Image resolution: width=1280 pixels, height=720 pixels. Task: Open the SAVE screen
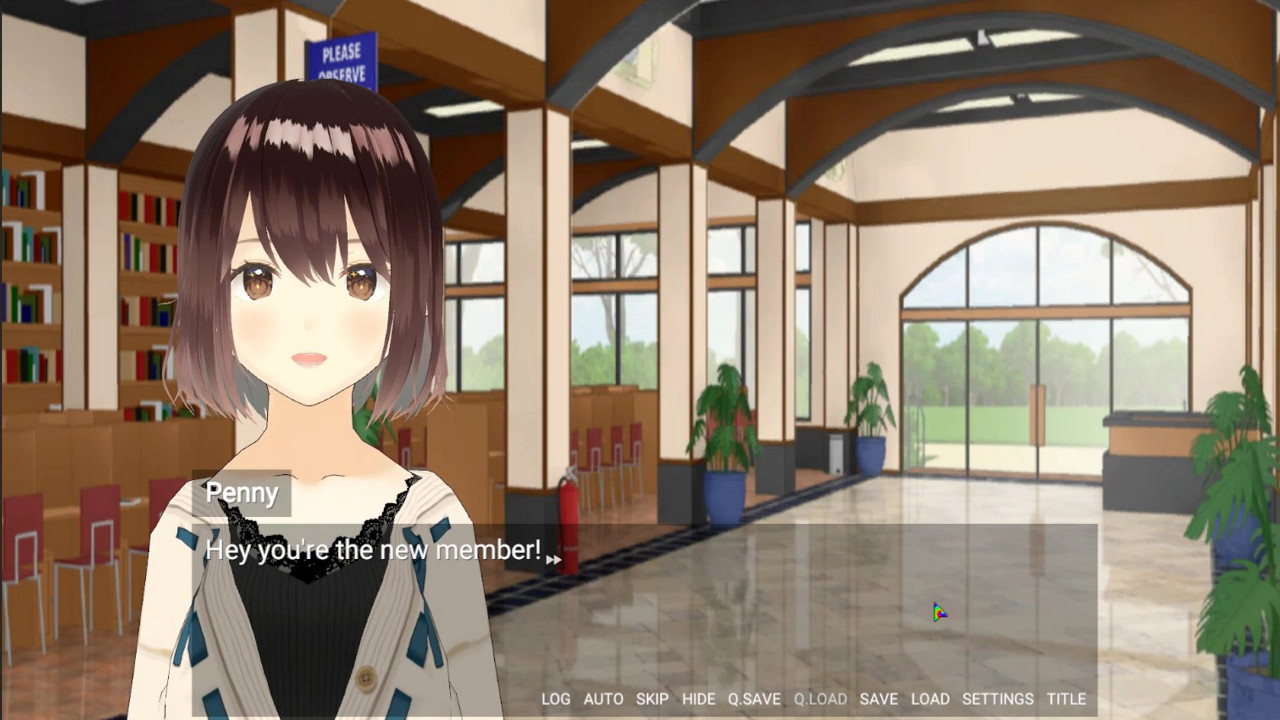pyautogui.click(x=877, y=699)
